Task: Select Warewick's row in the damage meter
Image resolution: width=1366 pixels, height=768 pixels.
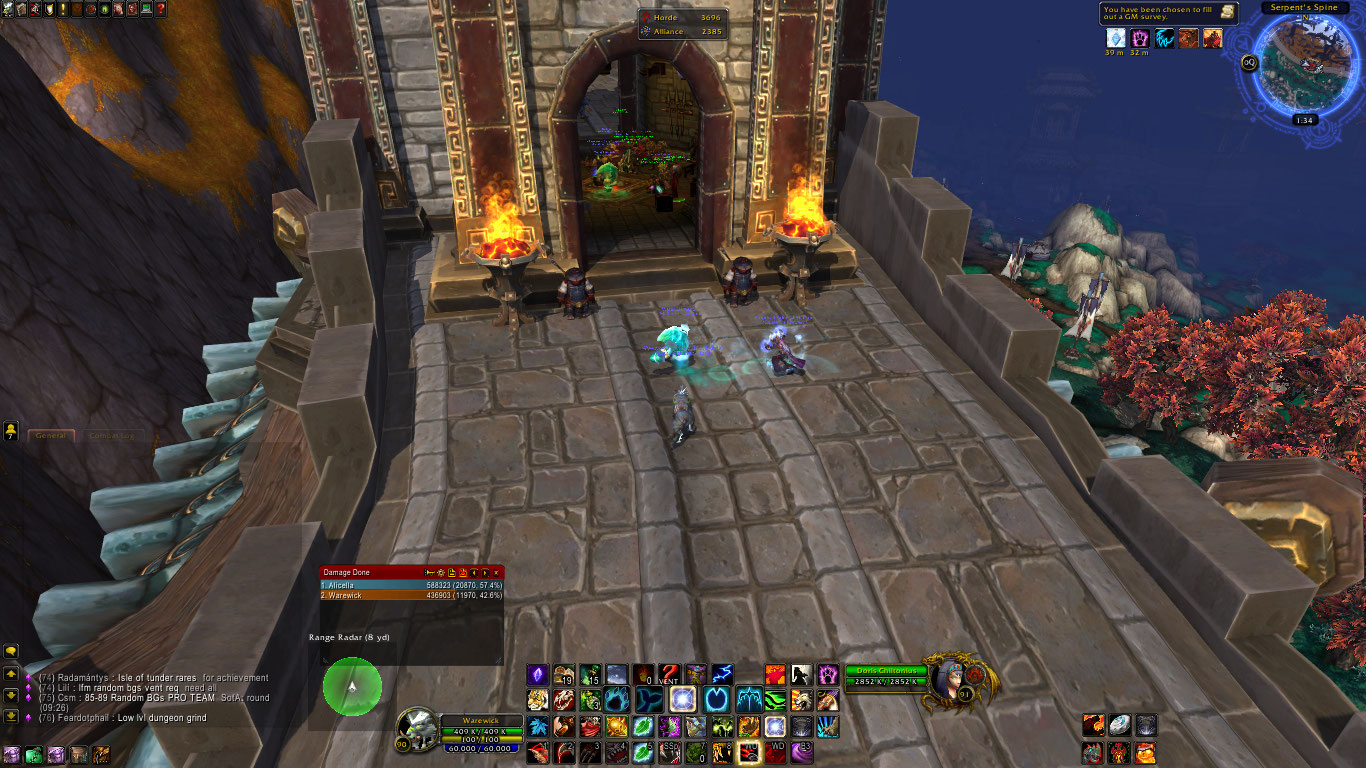Action: pos(411,595)
